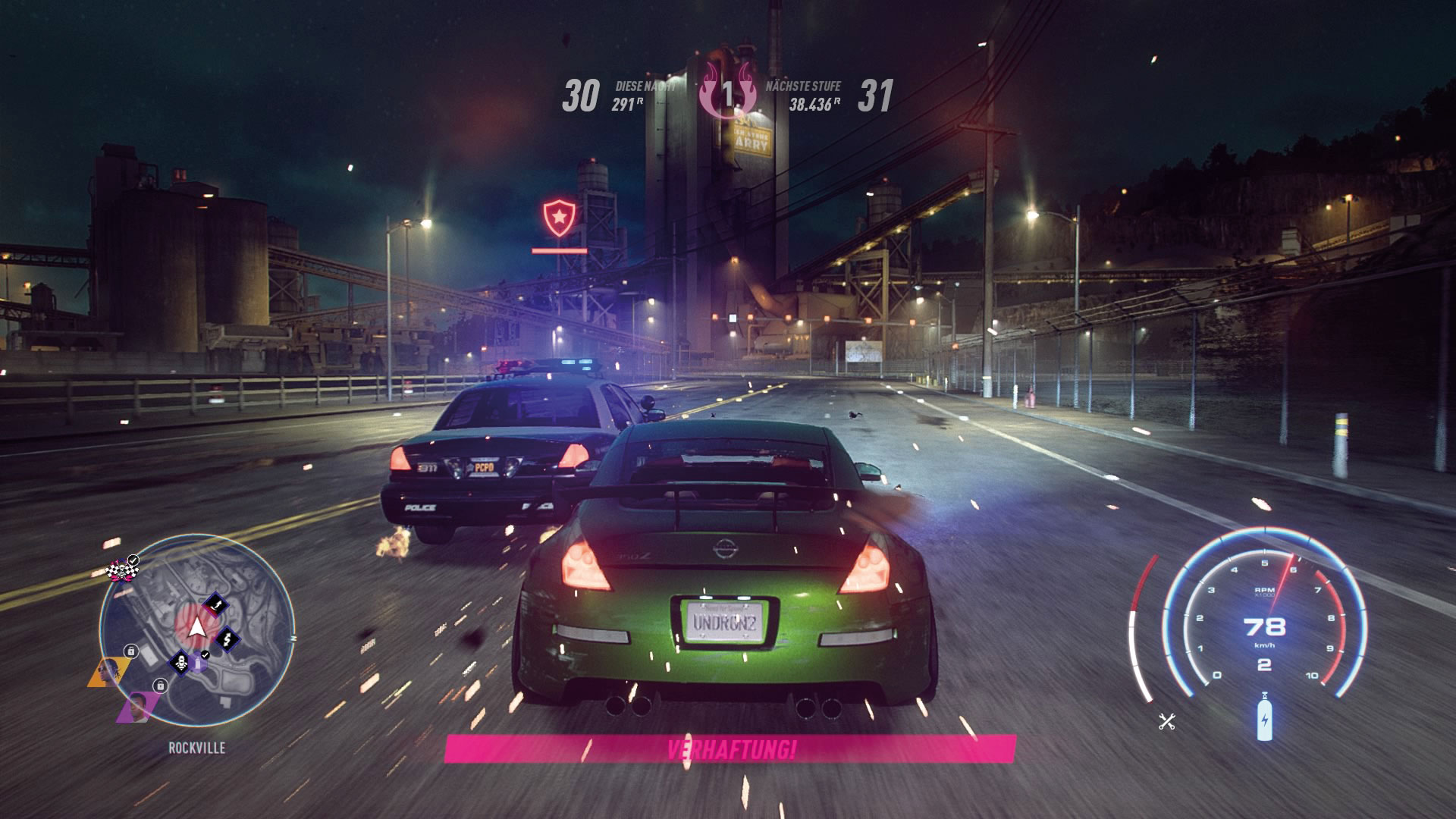1456x819 pixels.
Task: Pick the speed trap marker on minimap
Action: click(x=180, y=664)
